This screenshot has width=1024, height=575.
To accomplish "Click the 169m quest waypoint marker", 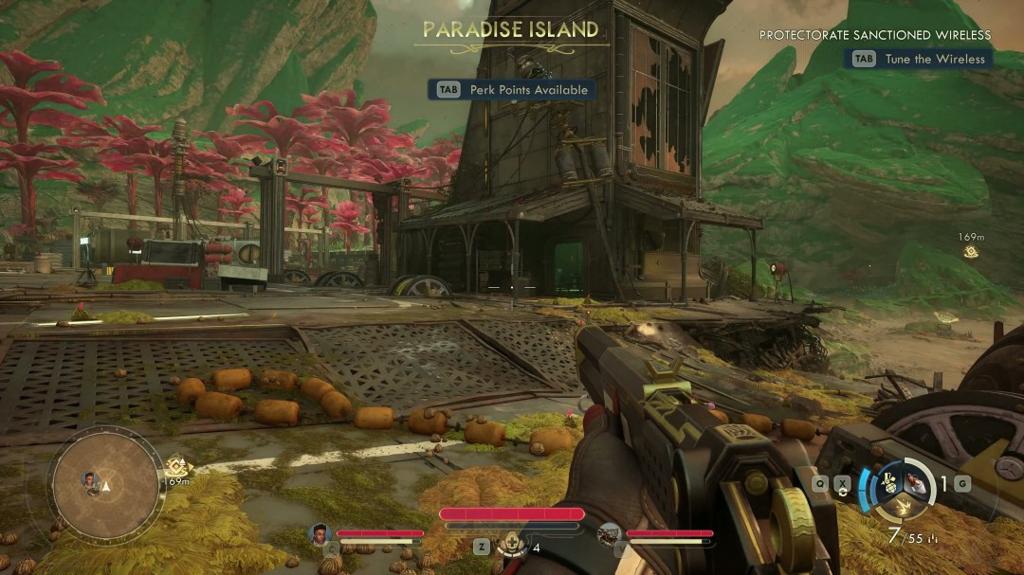I will [x=970, y=252].
